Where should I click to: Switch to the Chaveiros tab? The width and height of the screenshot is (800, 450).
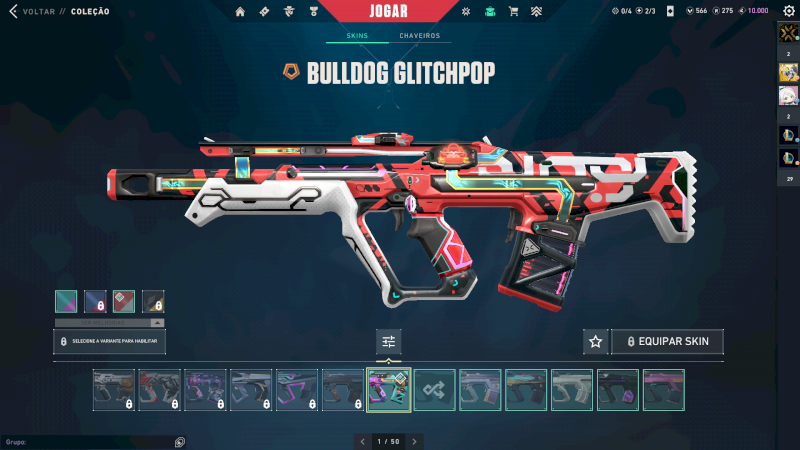[x=419, y=36]
